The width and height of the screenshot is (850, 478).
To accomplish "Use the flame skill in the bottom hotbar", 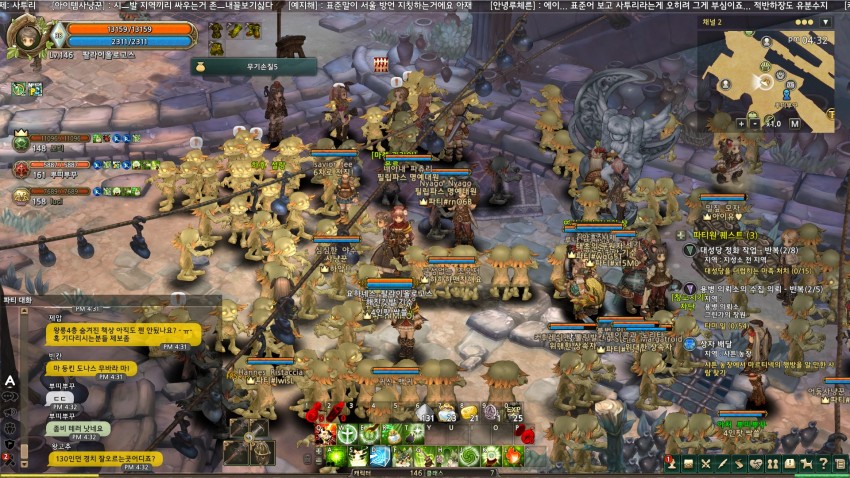I will pyautogui.click(x=513, y=456).
